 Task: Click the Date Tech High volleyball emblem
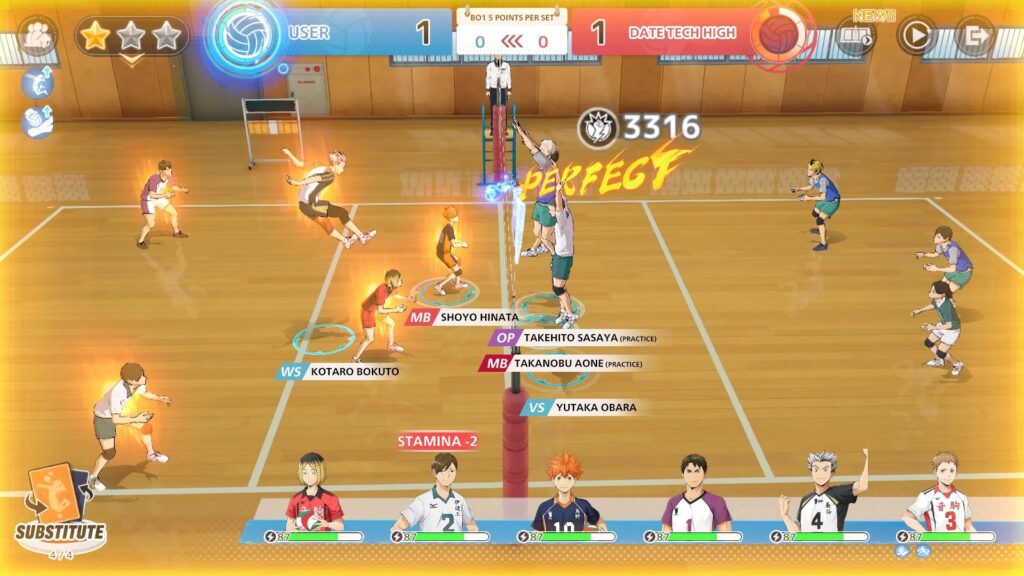[x=781, y=35]
